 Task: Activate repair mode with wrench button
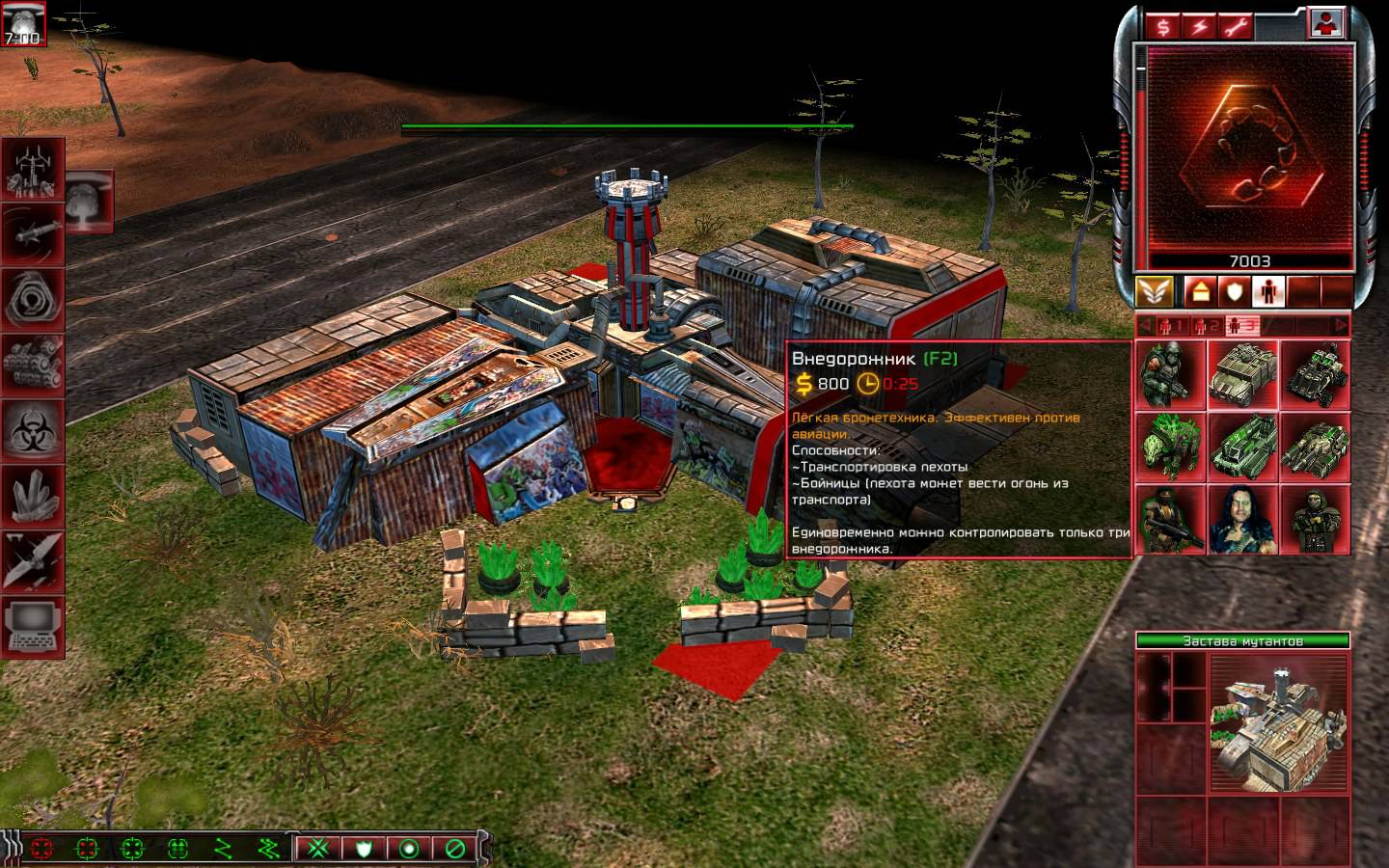point(1235,26)
